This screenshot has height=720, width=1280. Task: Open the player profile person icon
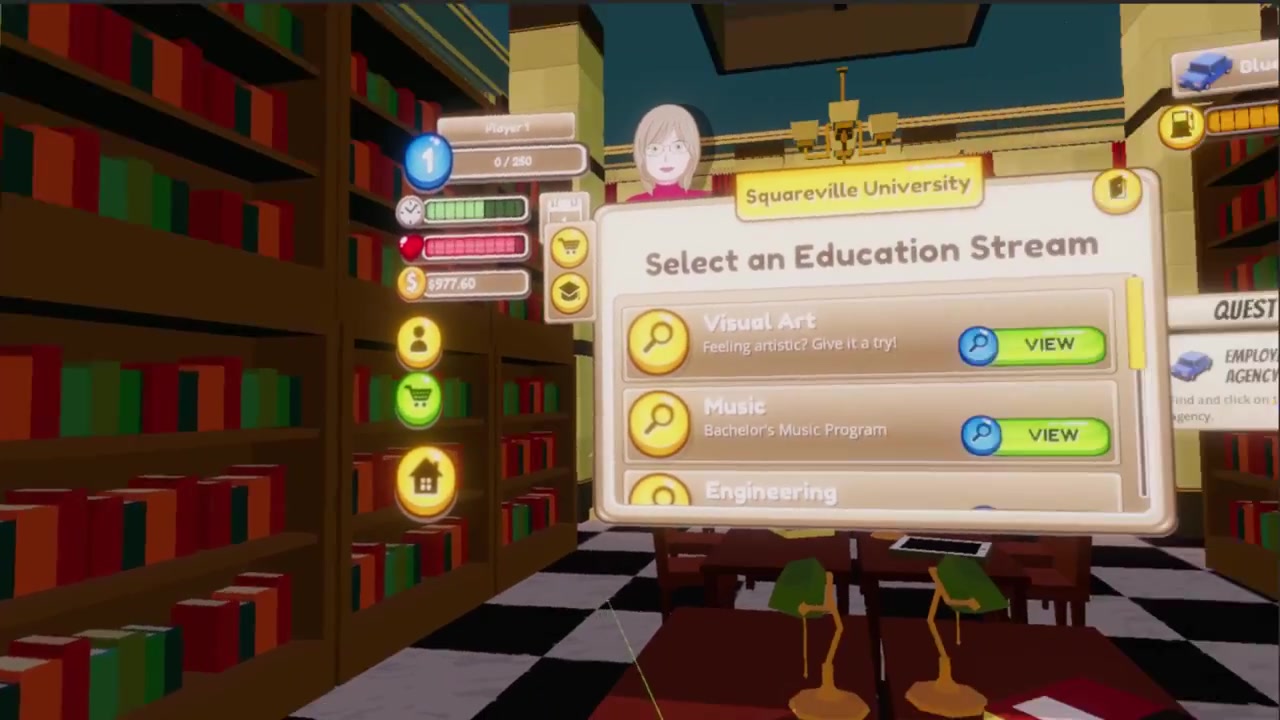click(419, 338)
